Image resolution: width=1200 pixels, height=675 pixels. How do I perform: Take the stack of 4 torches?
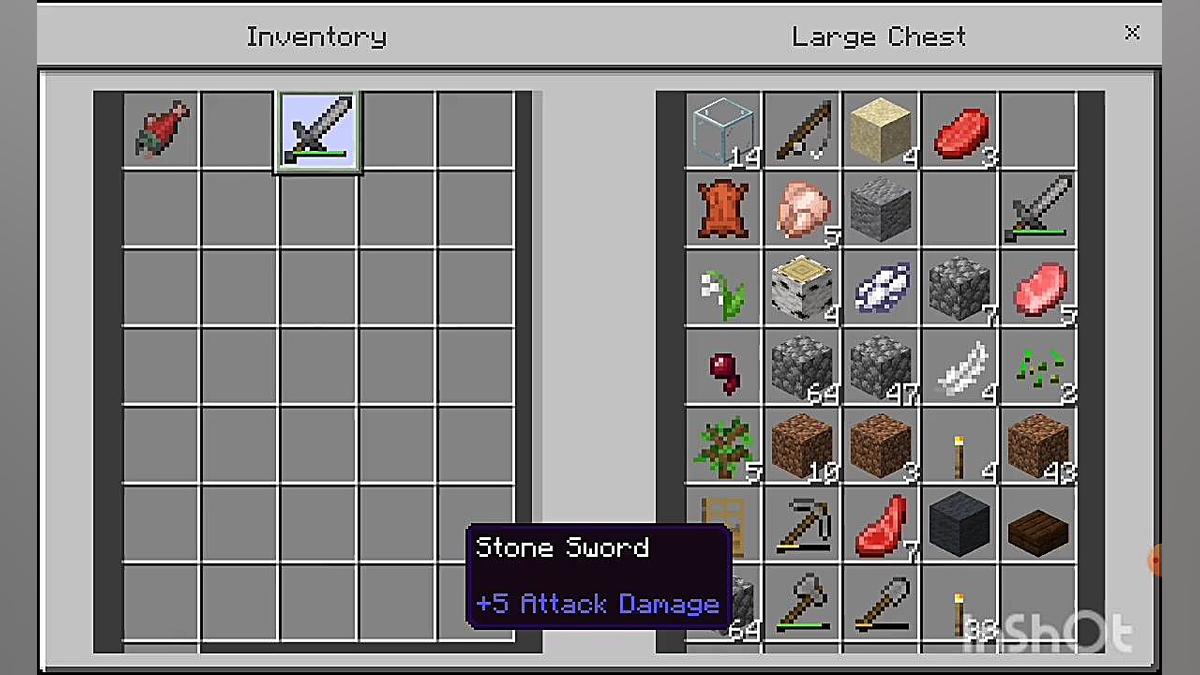960,445
